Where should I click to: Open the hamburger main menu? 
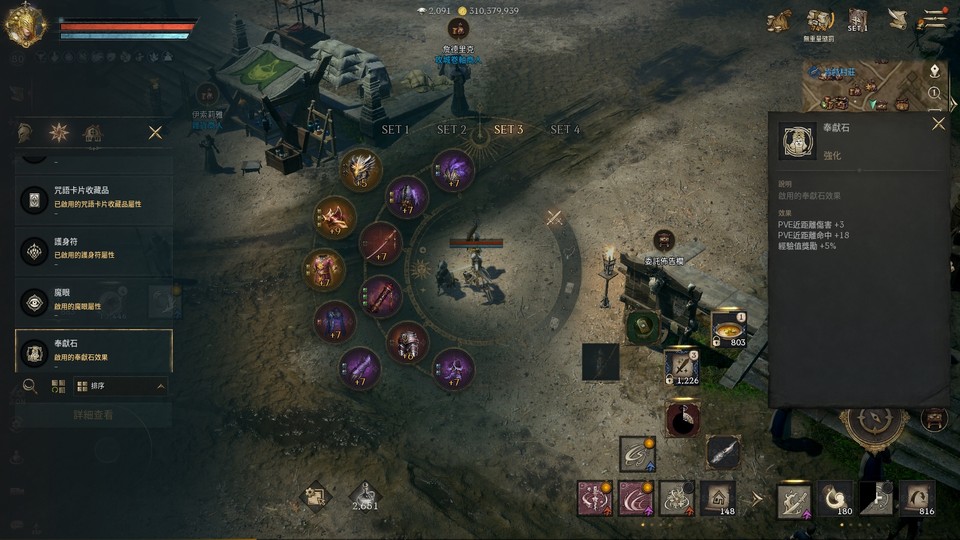click(935, 19)
